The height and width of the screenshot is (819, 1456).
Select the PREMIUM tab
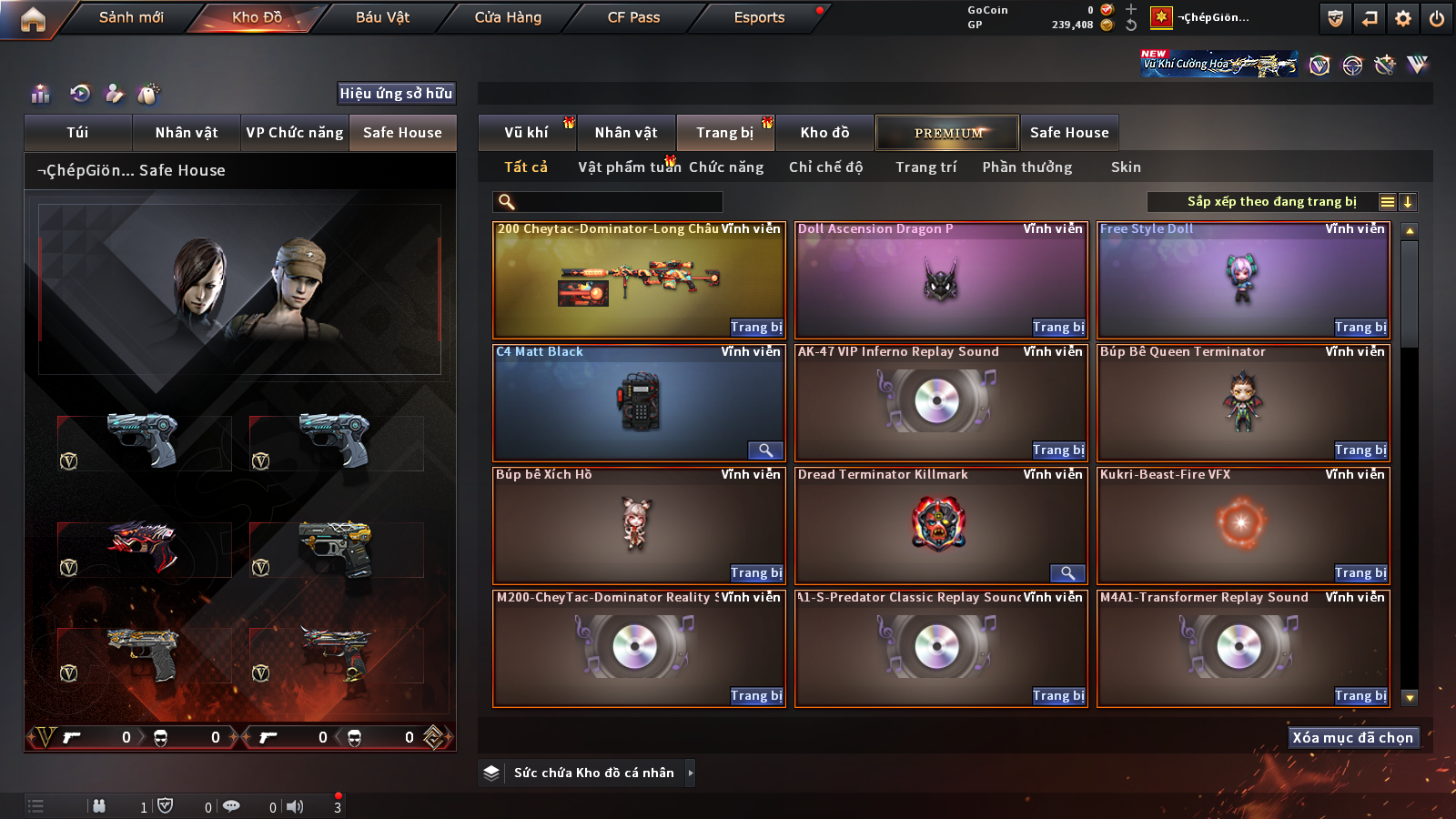point(947,133)
